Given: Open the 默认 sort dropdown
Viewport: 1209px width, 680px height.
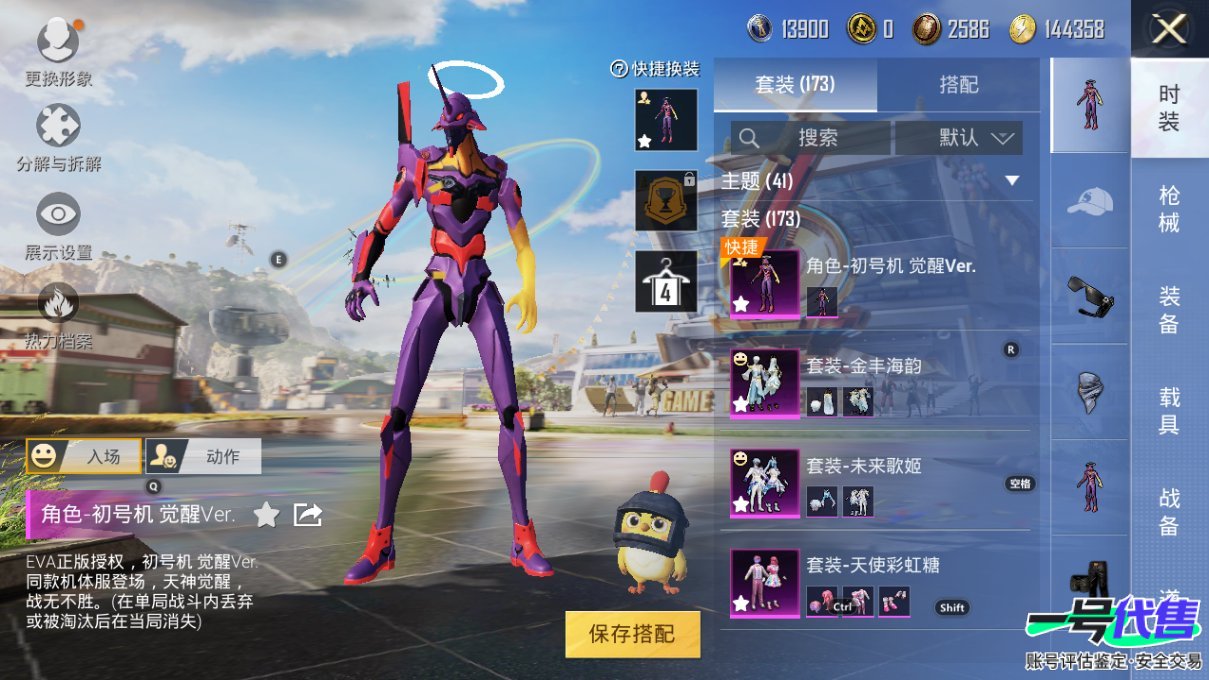Looking at the screenshot, I should (959, 138).
